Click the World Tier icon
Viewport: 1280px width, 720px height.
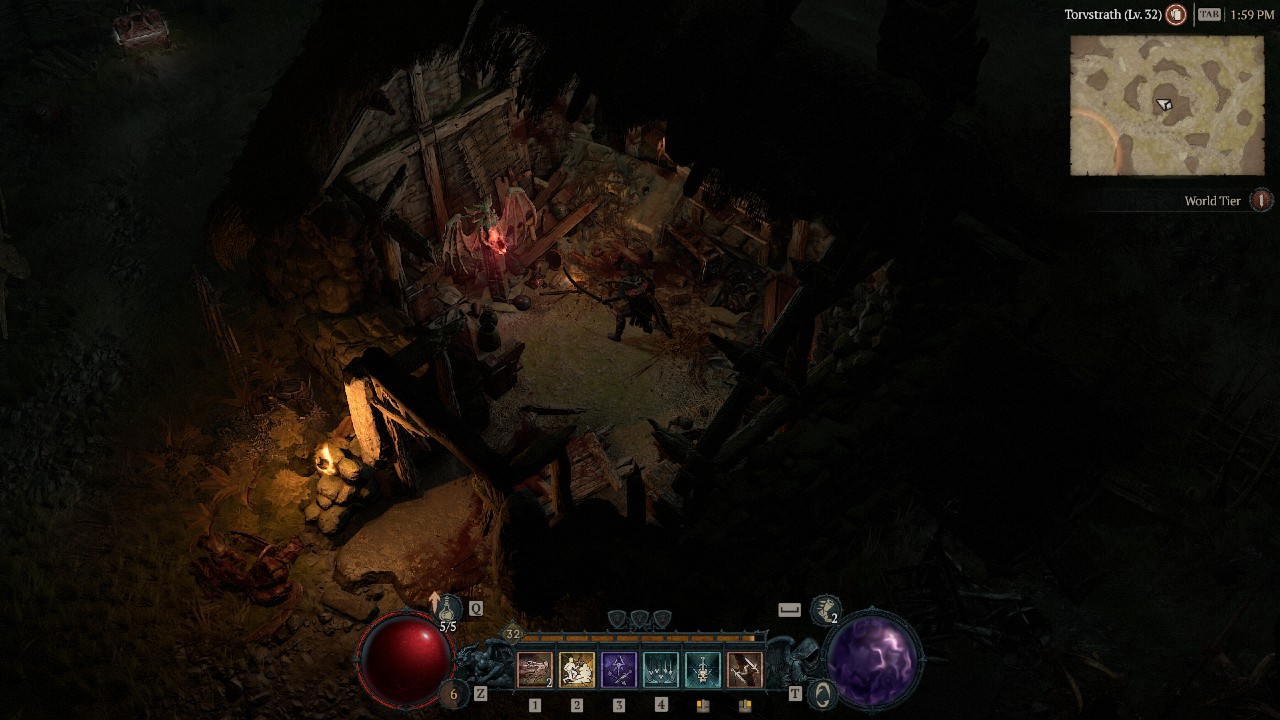(x=1262, y=201)
